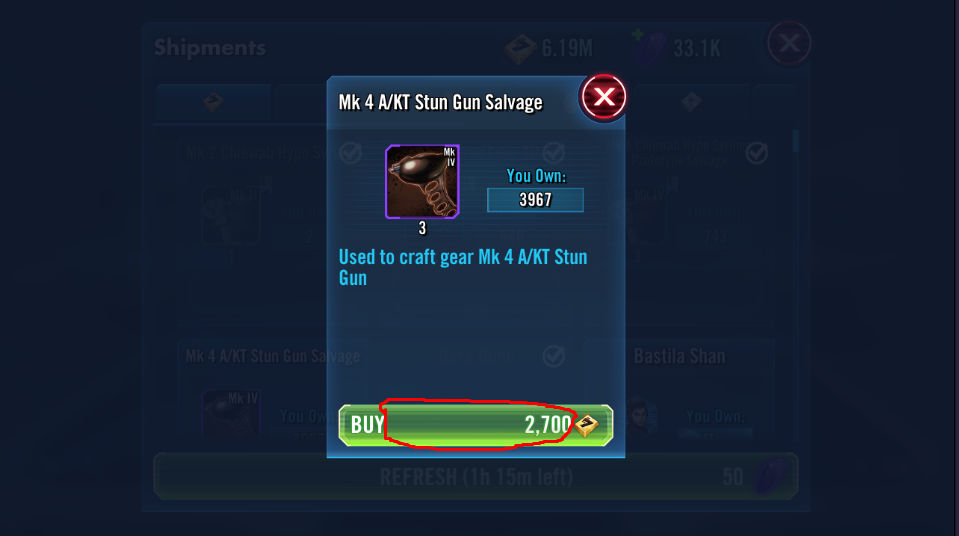959x536 pixels.
Task: Refresh the shipments for 50 crystals
Action: click(x=475, y=477)
